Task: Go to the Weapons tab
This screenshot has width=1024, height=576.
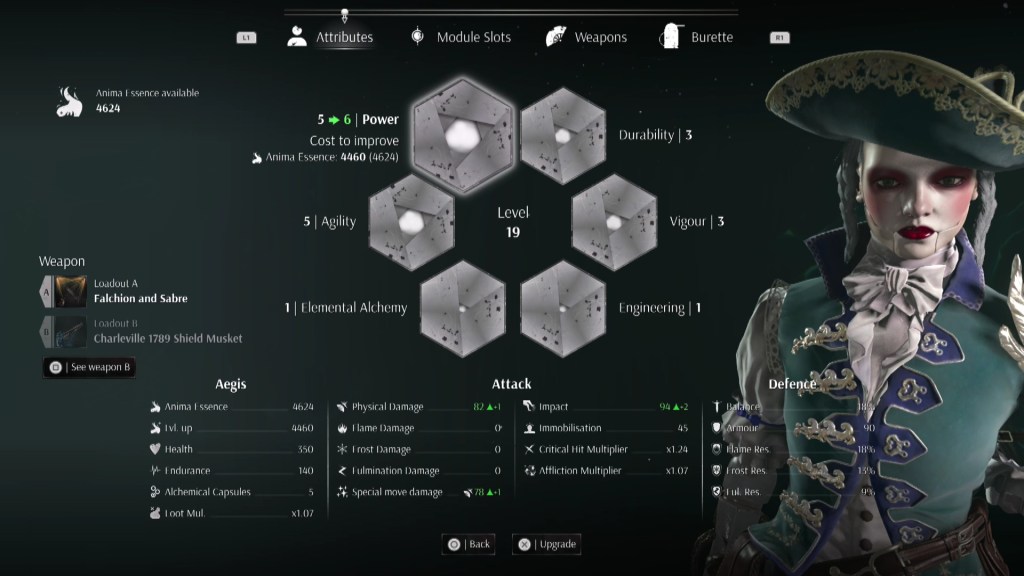Action: click(x=587, y=38)
